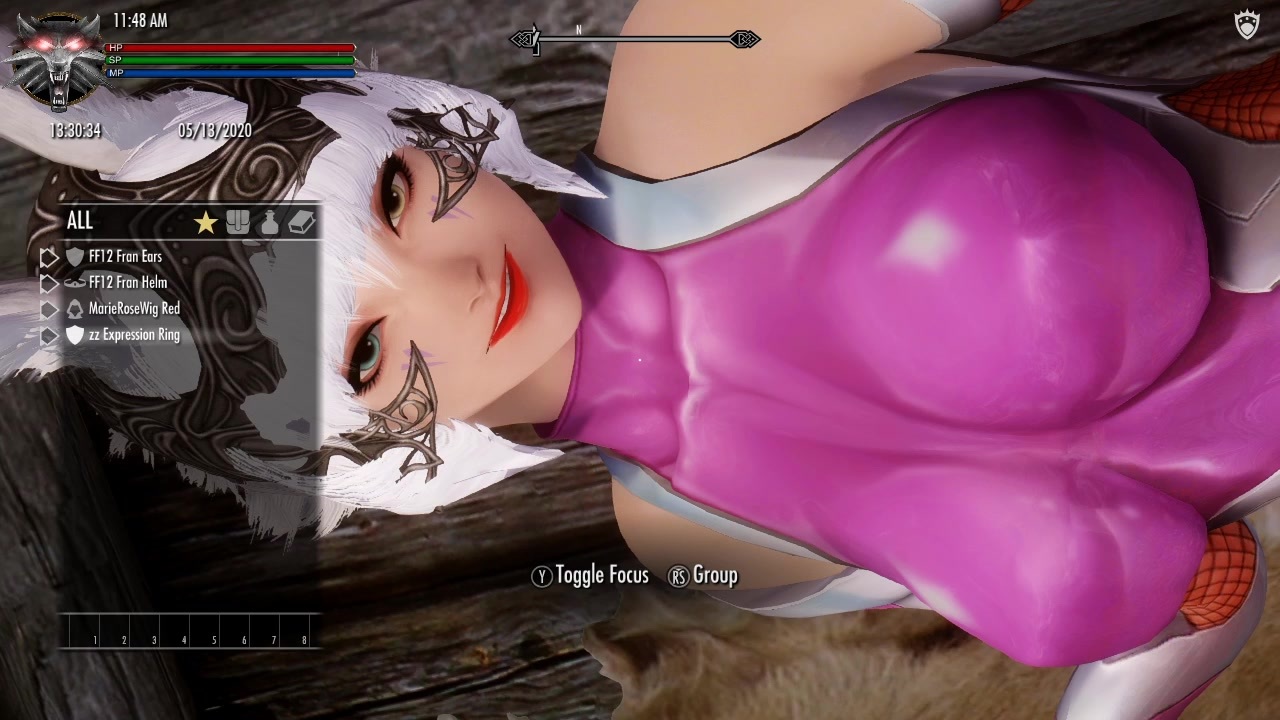Expand the marker next to MarieRoseWig Red
The image size is (1280, 720).
point(48,309)
